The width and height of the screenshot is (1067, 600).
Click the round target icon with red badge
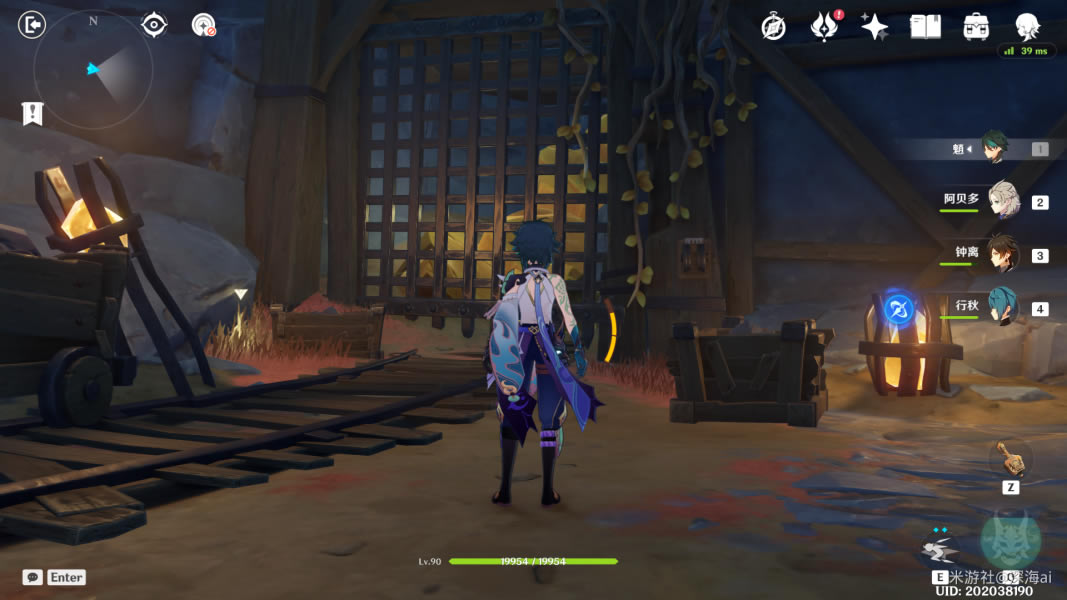click(x=204, y=25)
